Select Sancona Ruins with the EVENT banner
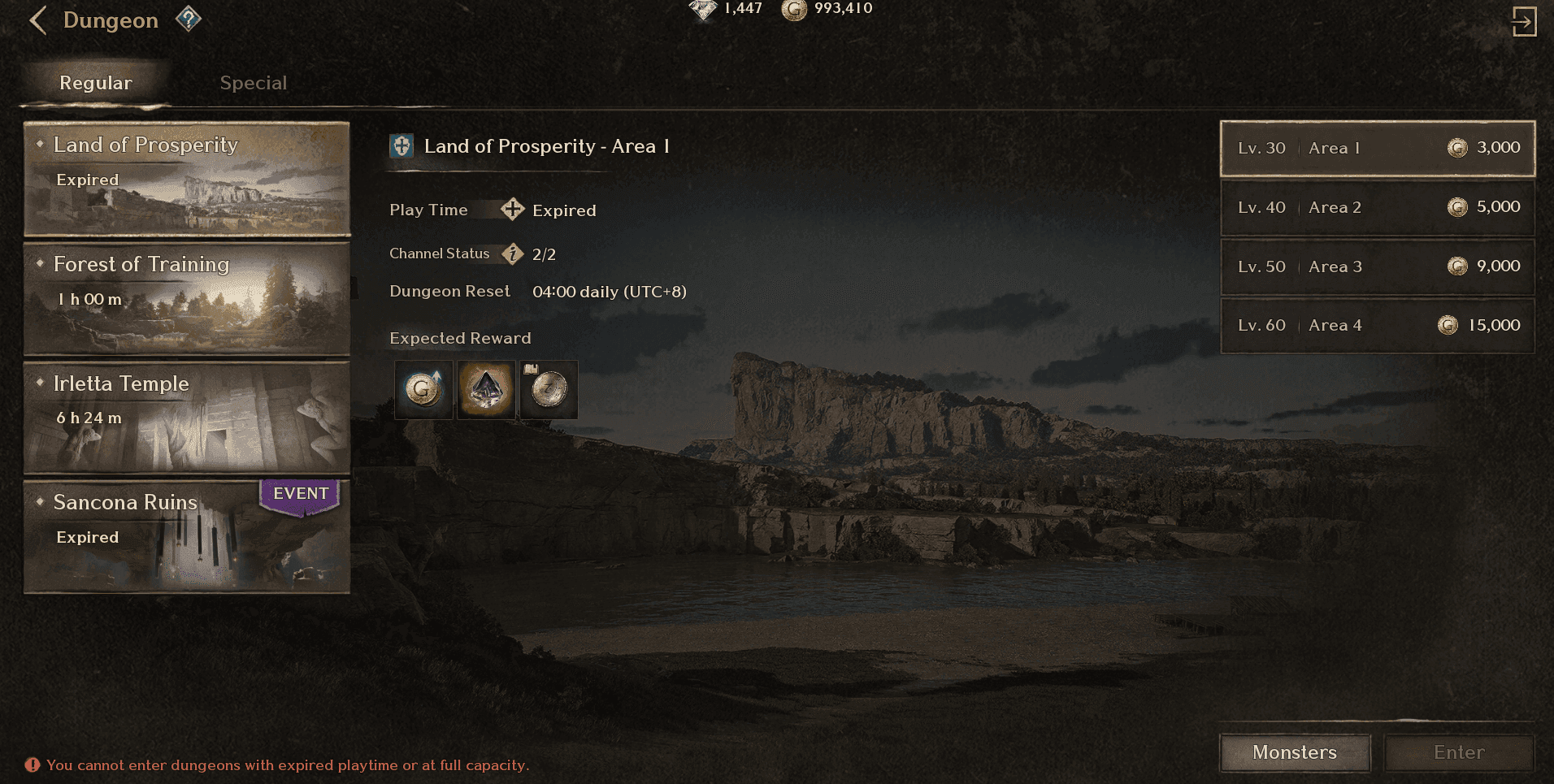This screenshot has height=784, width=1554. point(186,535)
